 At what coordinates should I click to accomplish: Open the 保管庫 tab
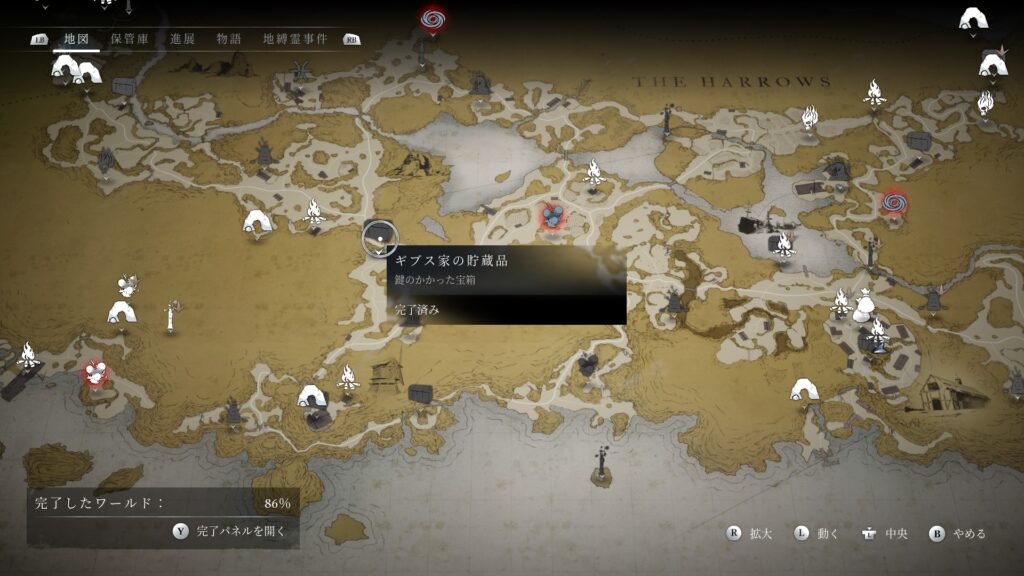click(130, 39)
